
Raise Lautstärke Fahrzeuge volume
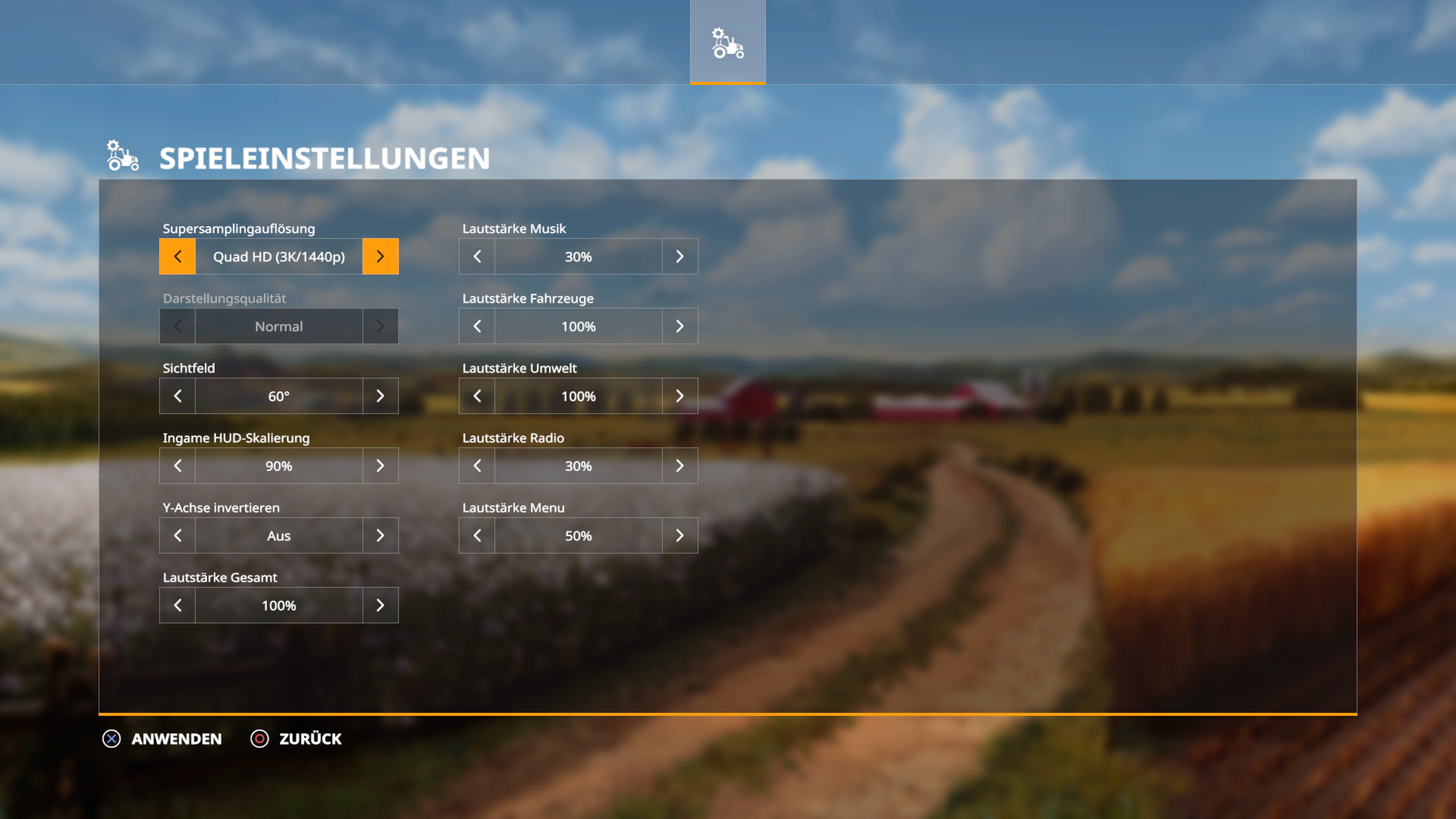pos(679,326)
